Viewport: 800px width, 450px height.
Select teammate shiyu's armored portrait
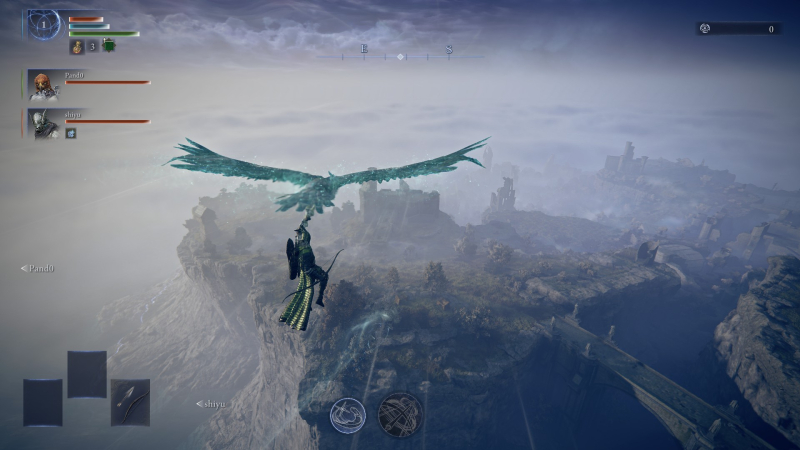pos(43,124)
